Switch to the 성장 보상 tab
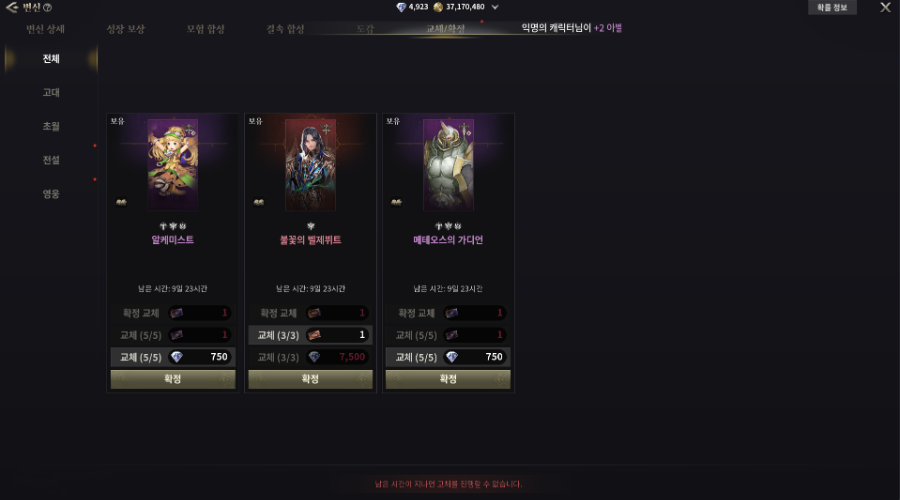 (126, 29)
